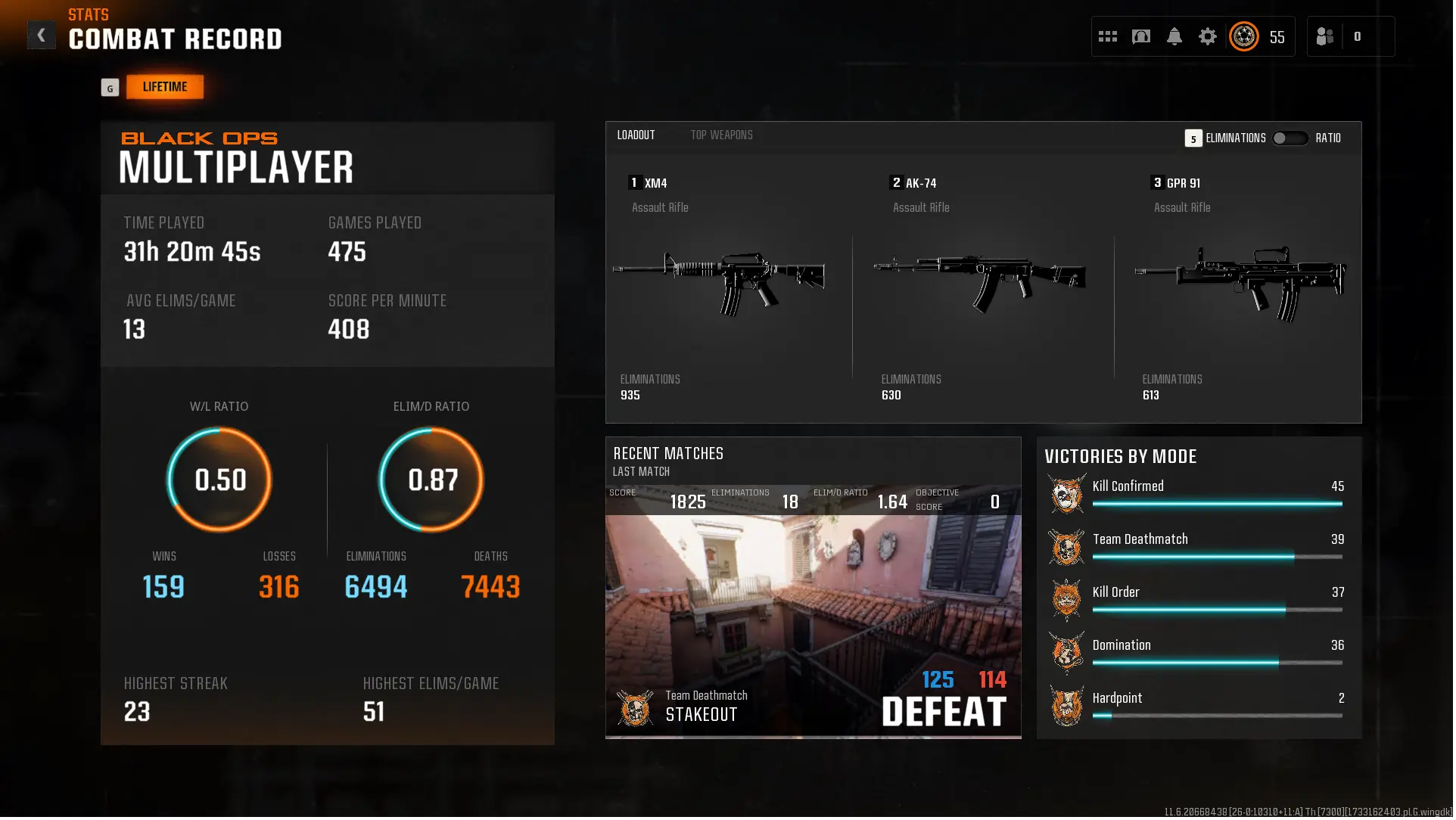
Task: Select the Domination mode badge
Action: 1066,652
